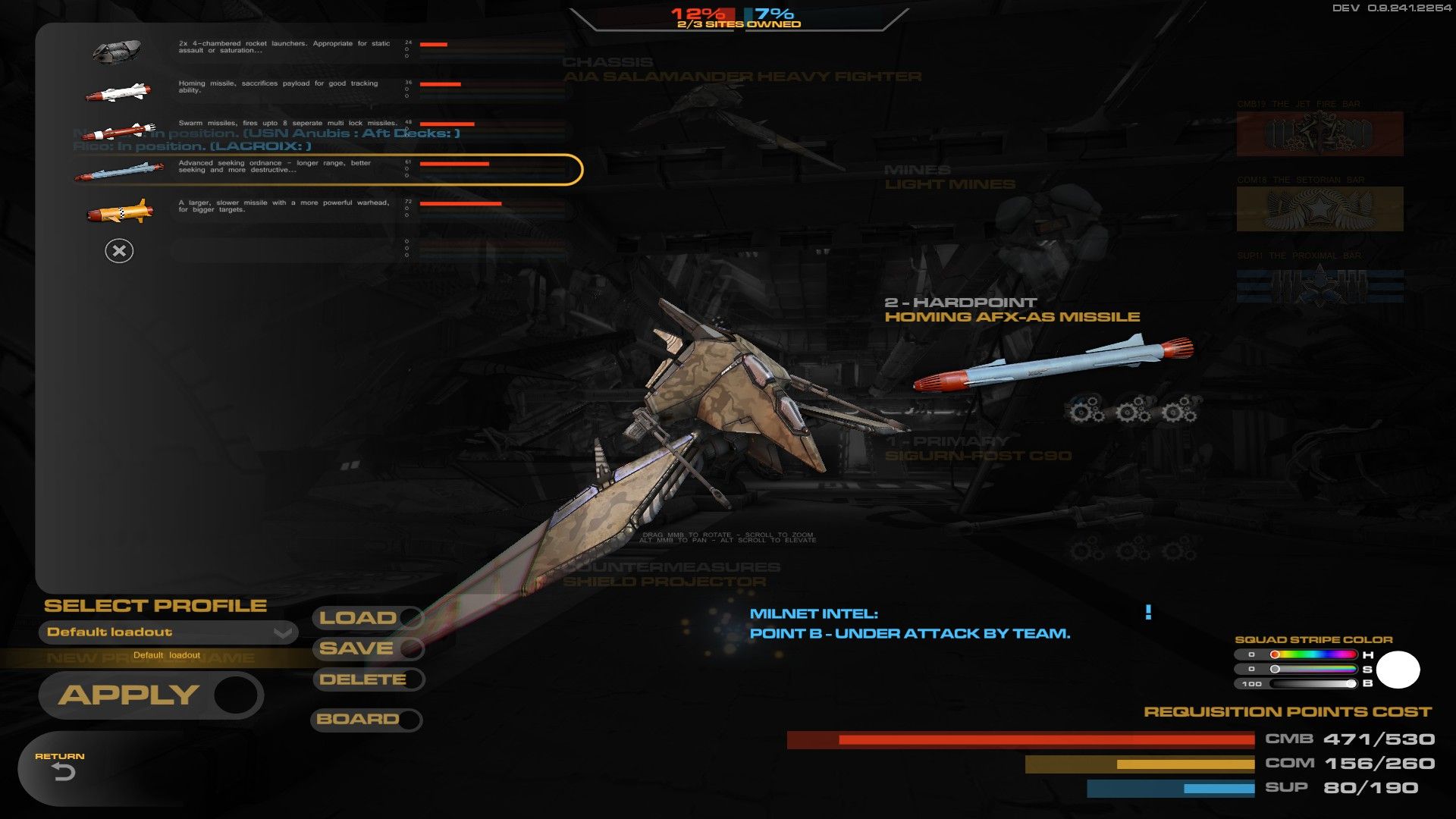Open the Chassis AIA Salamander selection

coord(742,70)
